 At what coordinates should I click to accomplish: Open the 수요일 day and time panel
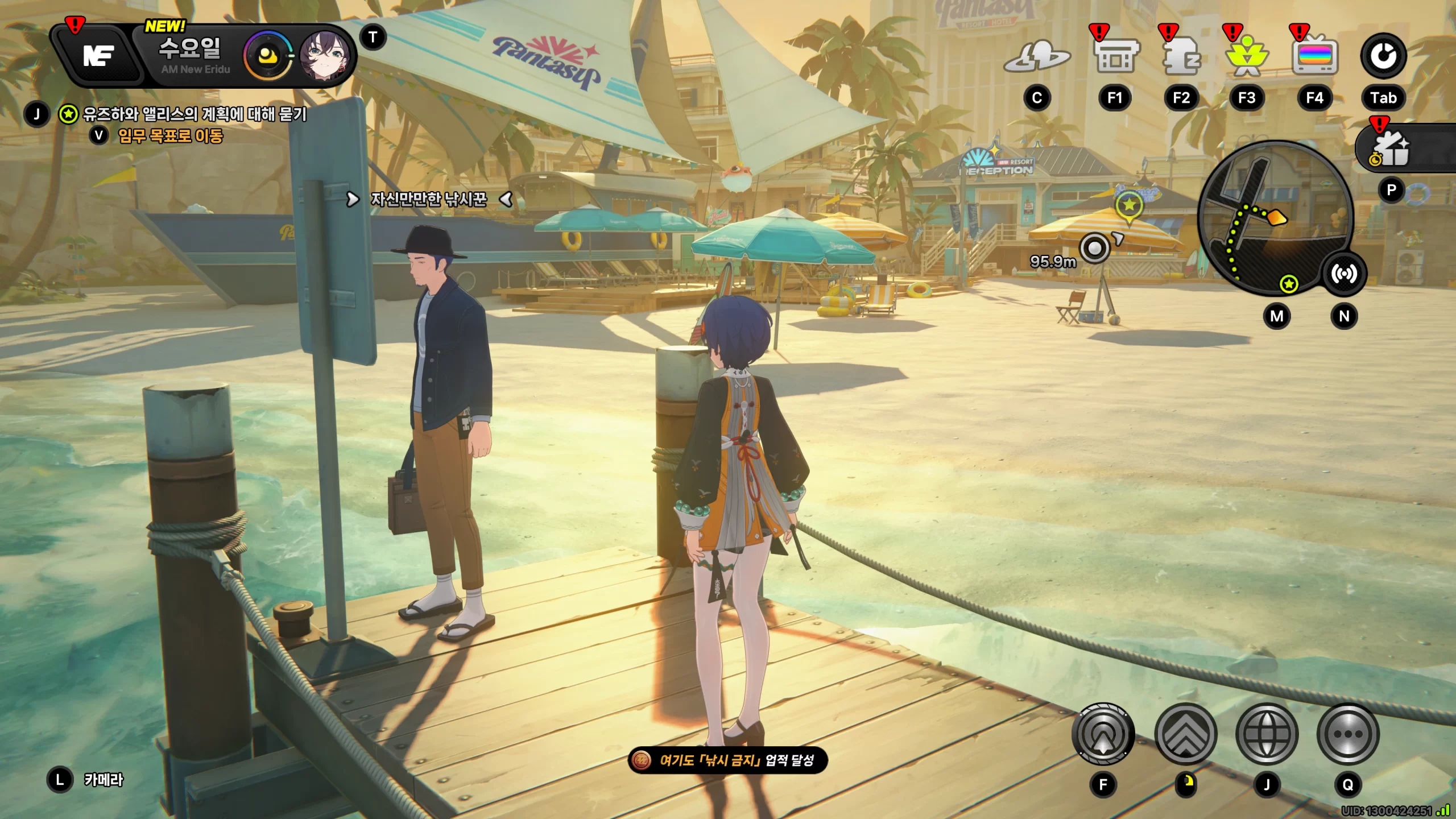point(190,55)
